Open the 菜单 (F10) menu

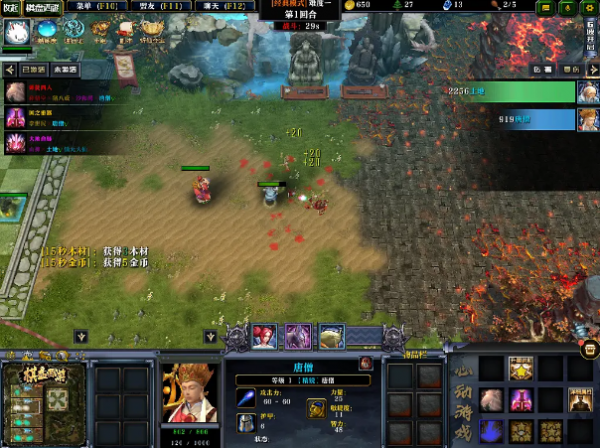[x=89, y=7]
